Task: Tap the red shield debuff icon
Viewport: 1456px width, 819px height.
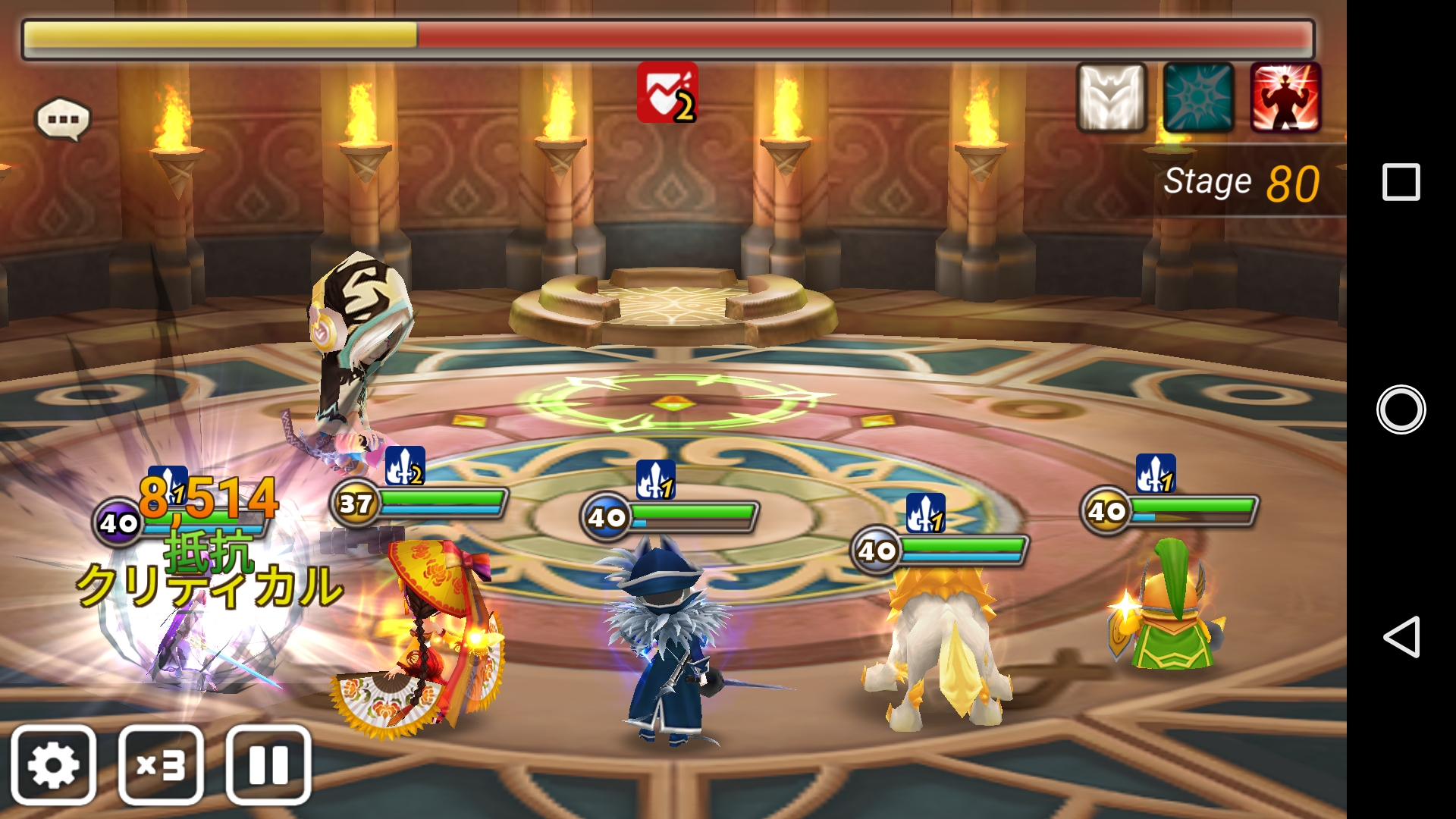Action: [x=667, y=93]
